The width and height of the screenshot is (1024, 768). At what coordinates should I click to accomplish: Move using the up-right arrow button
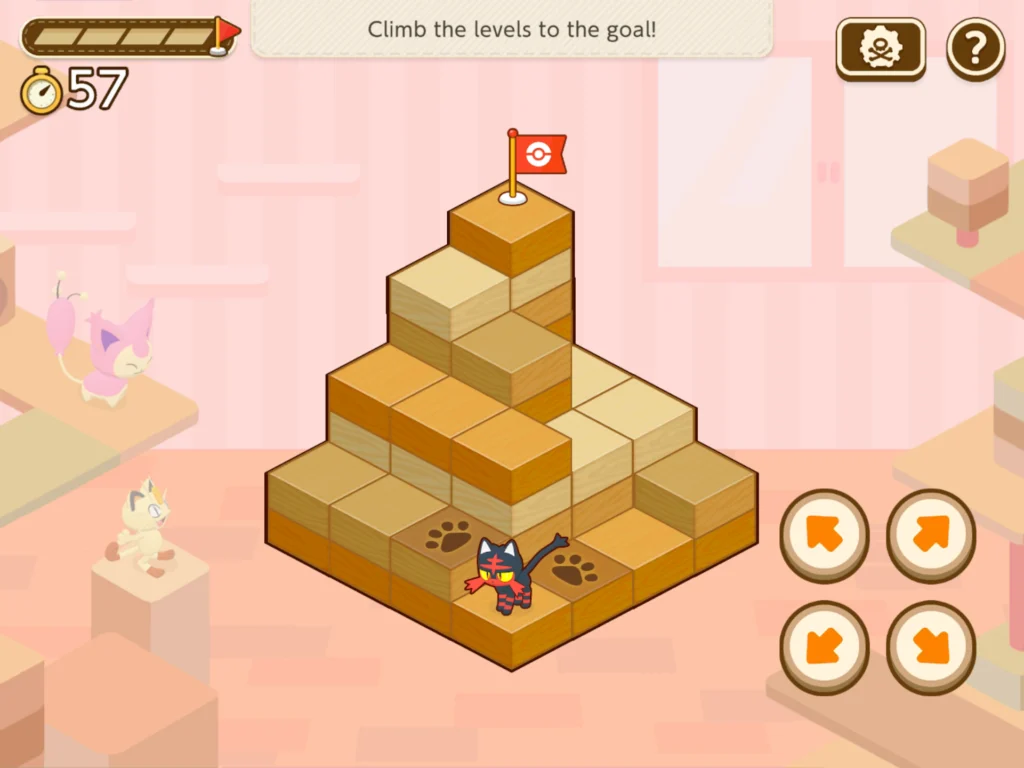(930, 535)
